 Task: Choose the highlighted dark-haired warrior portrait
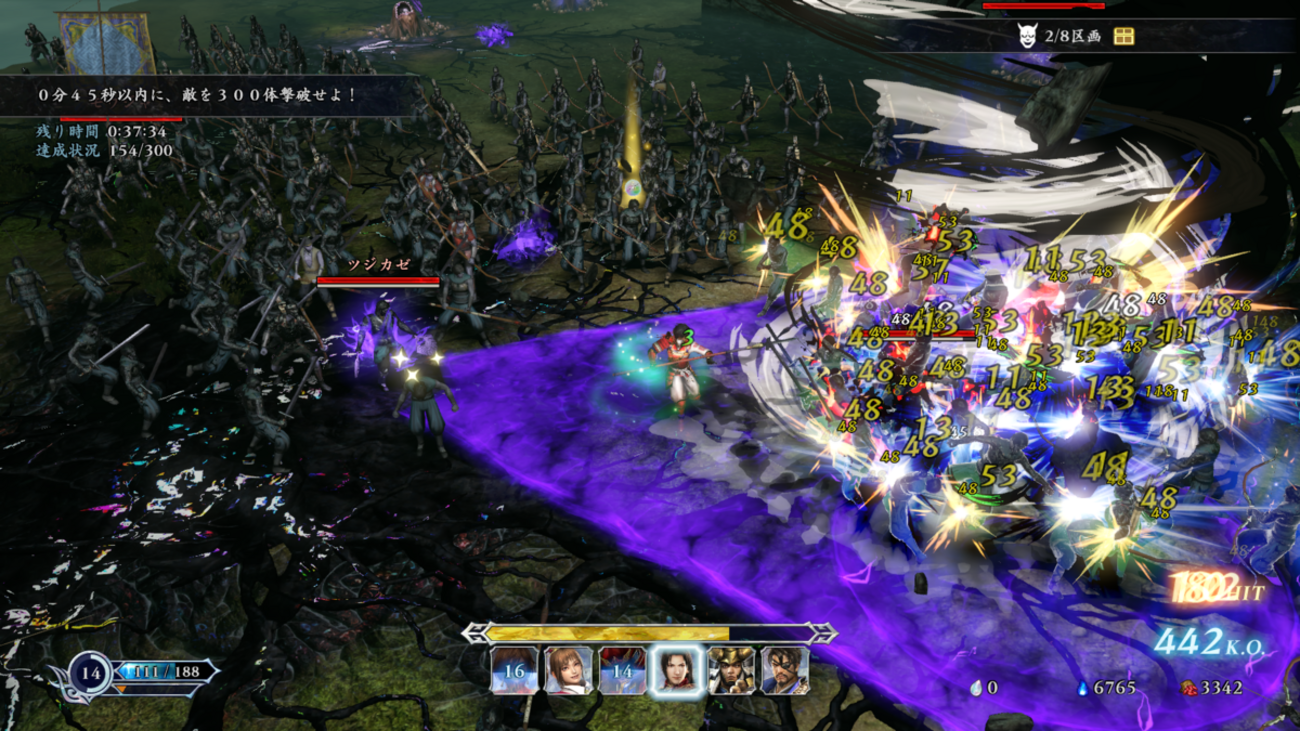675,670
